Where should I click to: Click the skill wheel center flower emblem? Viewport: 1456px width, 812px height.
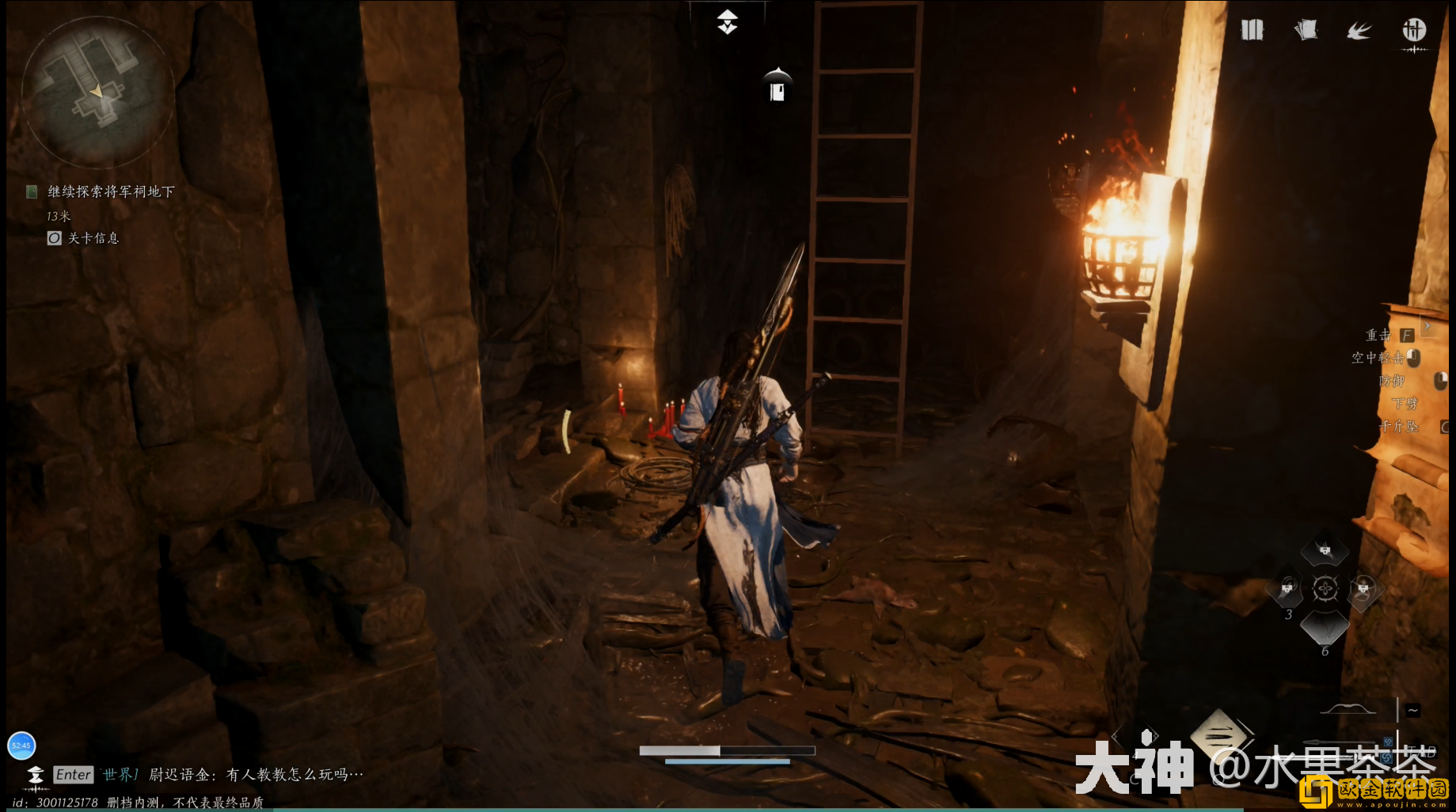click(x=1325, y=589)
